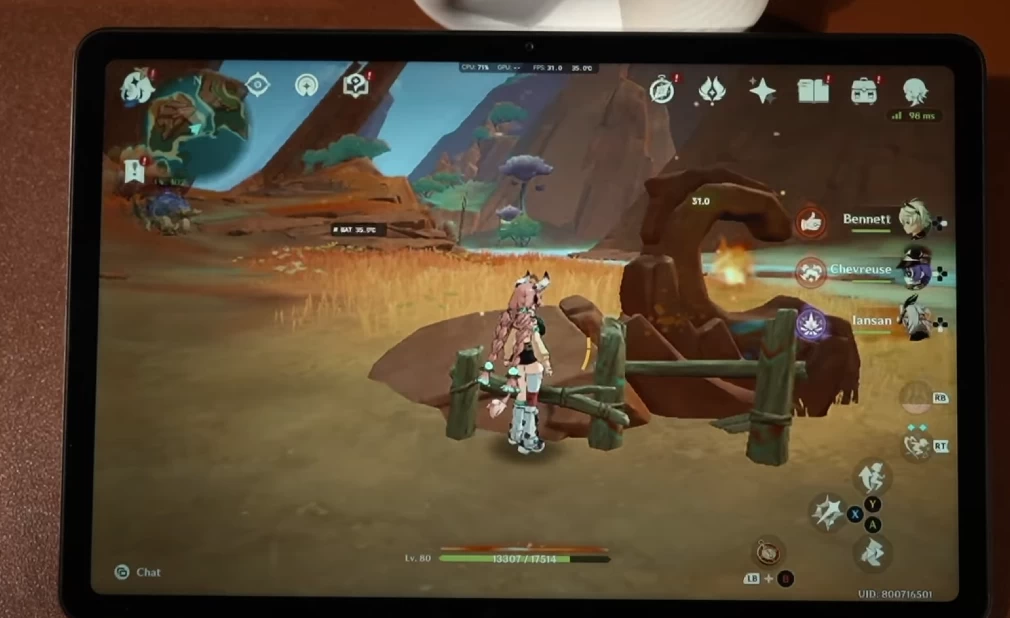The image size is (1010, 618).
Task: Activate the elemental skill button
Action: (916, 445)
